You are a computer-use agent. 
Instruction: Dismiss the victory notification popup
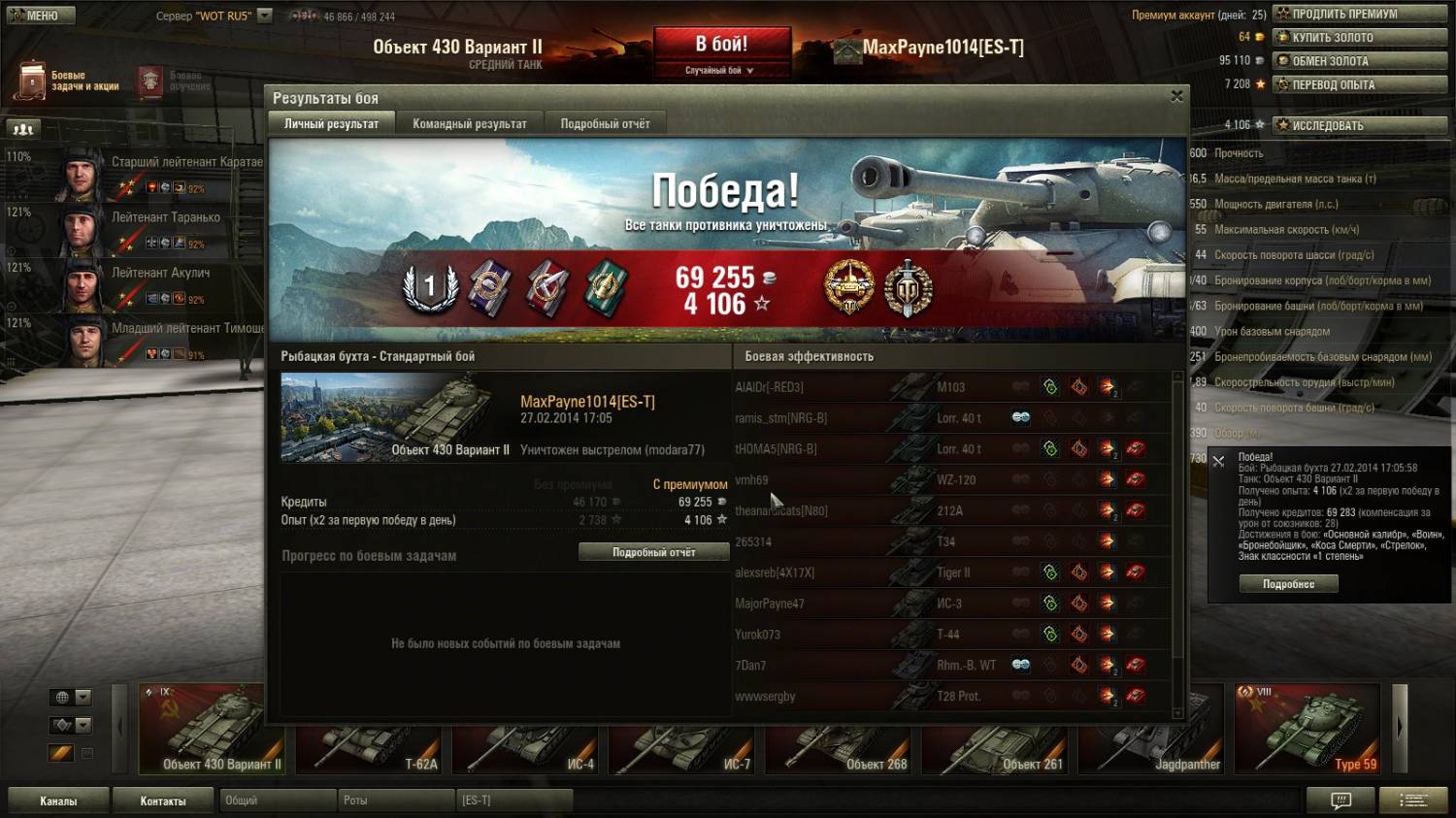click(1218, 462)
